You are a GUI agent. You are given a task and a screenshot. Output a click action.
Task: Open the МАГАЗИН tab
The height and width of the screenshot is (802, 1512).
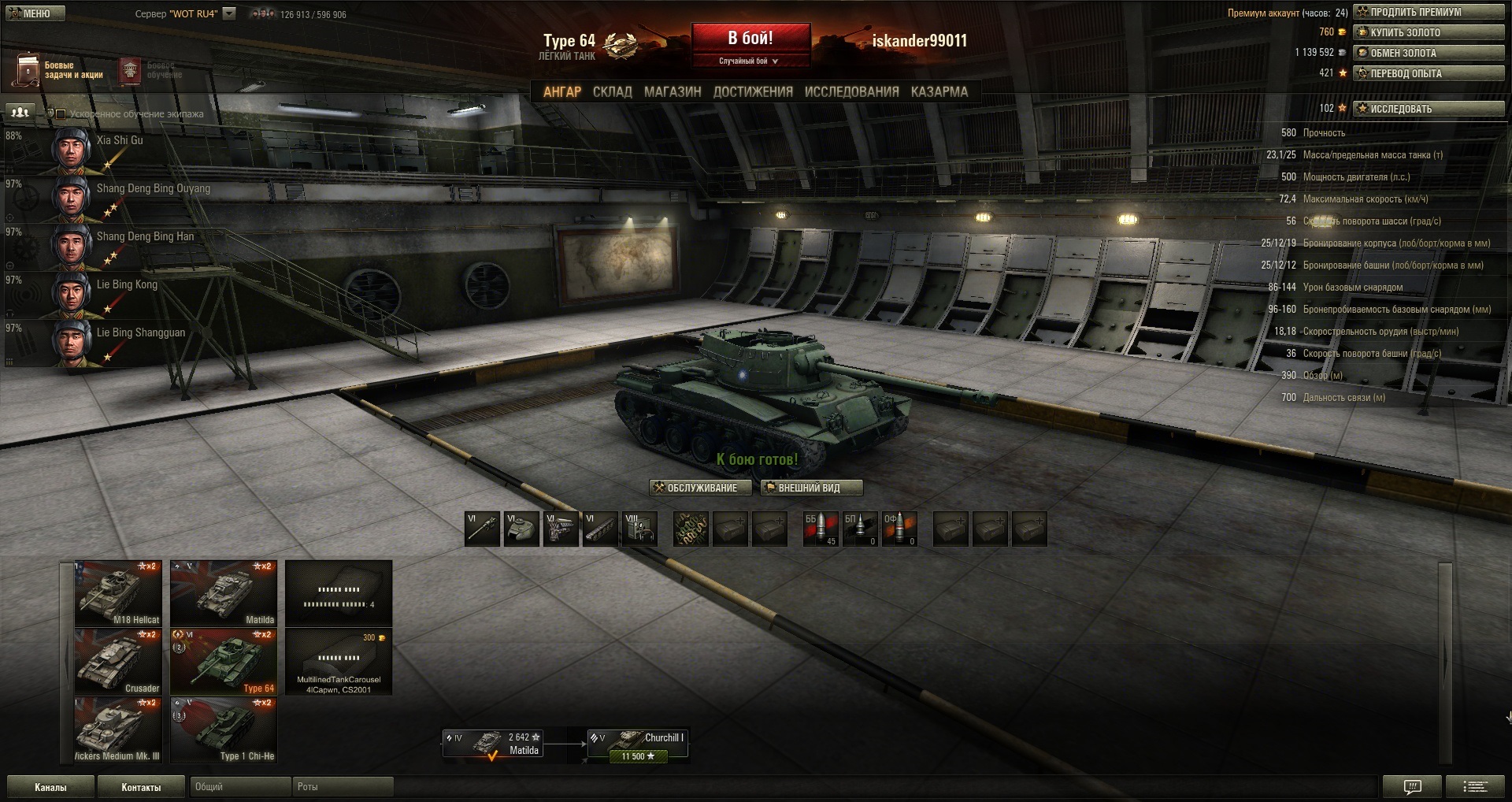click(x=673, y=92)
